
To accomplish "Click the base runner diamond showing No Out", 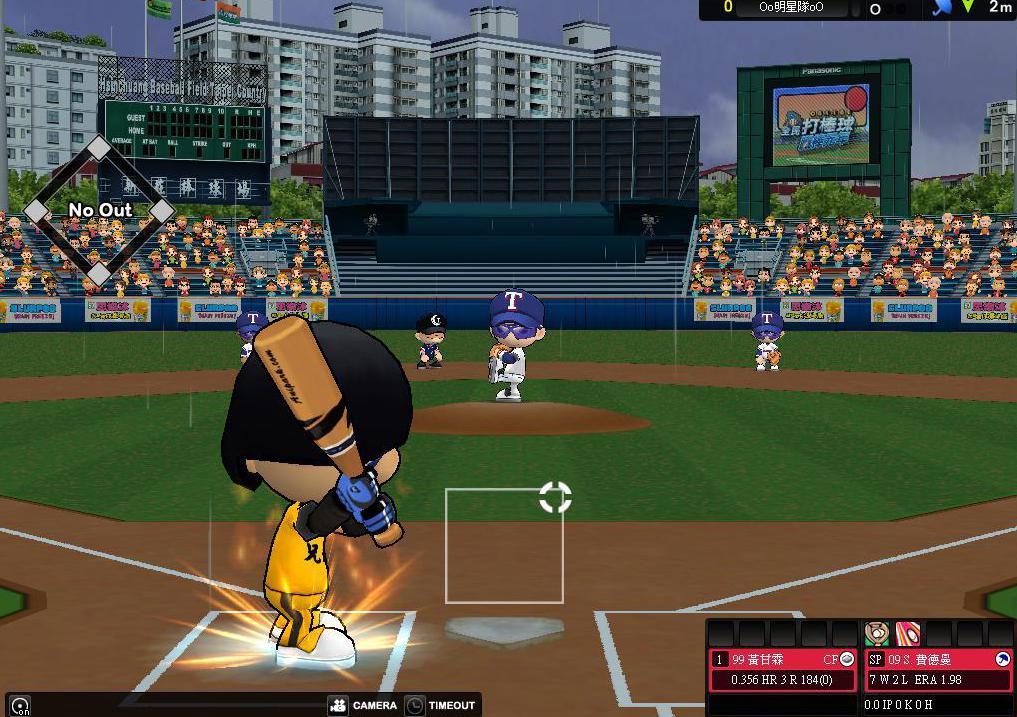I will (x=99, y=210).
